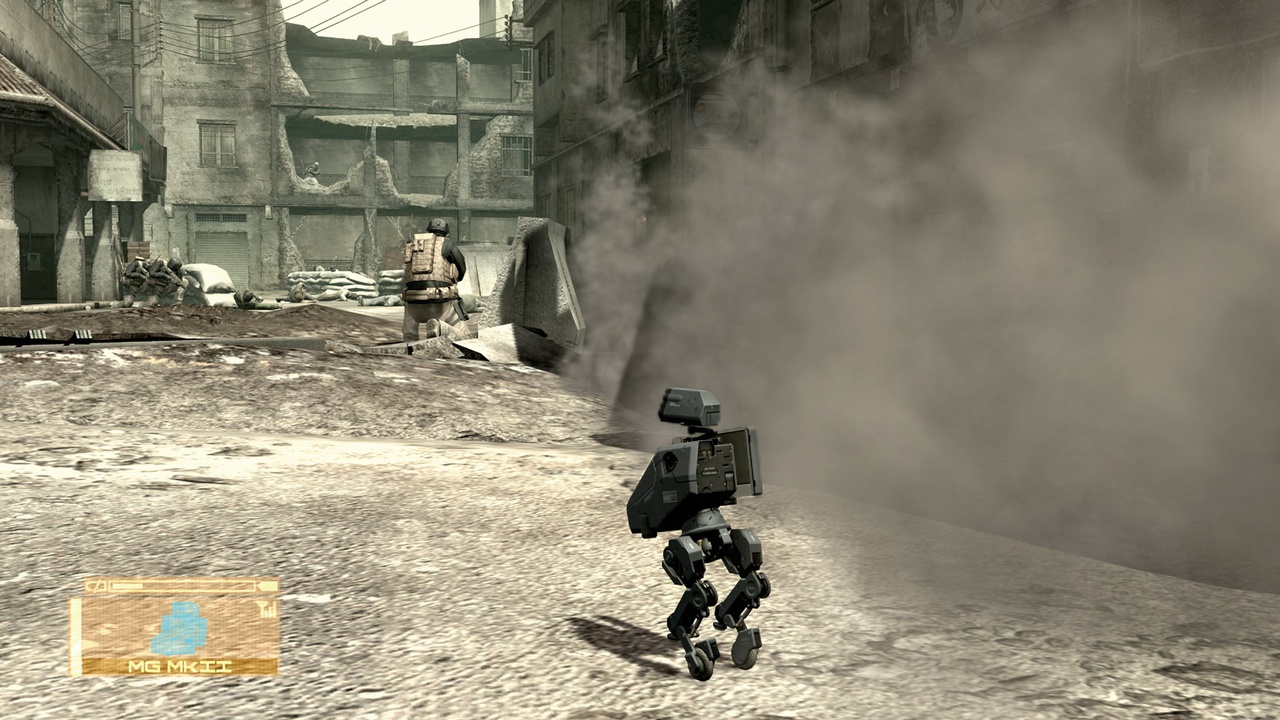This screenshot has width=1280, height=720.
Task: Click the blue Metal Gear Mk. II sprite
Action: (178, 628)
